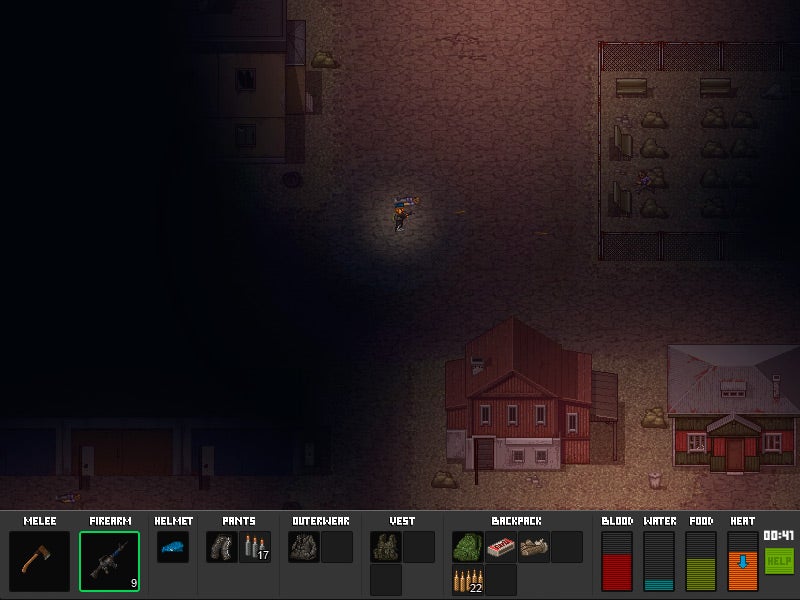The width and height of the screenshot is (800, 600).
Task: Click the blue helmet slot
Action: click(x=172, y=547)
